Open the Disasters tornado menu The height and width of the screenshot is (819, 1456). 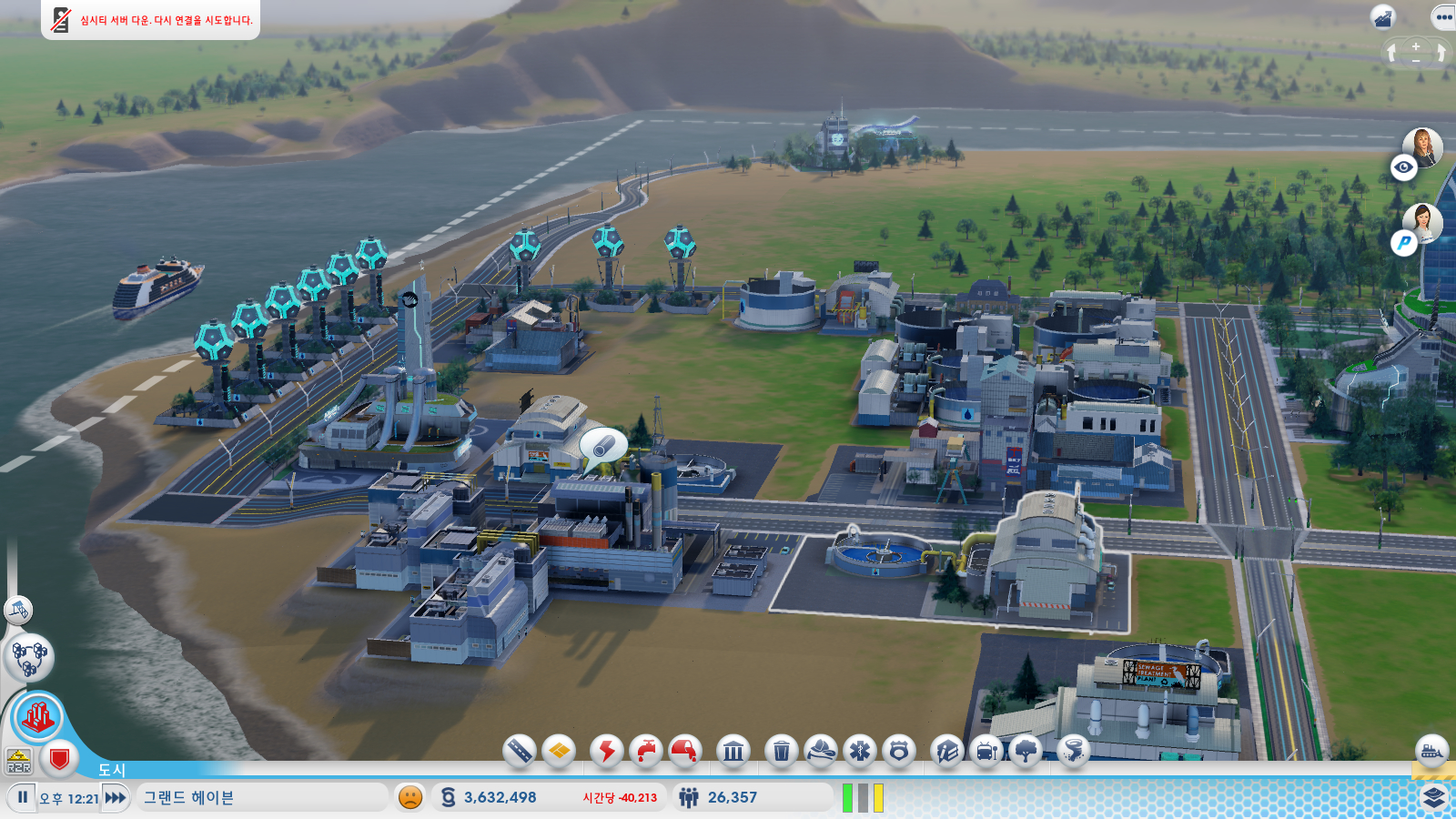[1074, 751]
